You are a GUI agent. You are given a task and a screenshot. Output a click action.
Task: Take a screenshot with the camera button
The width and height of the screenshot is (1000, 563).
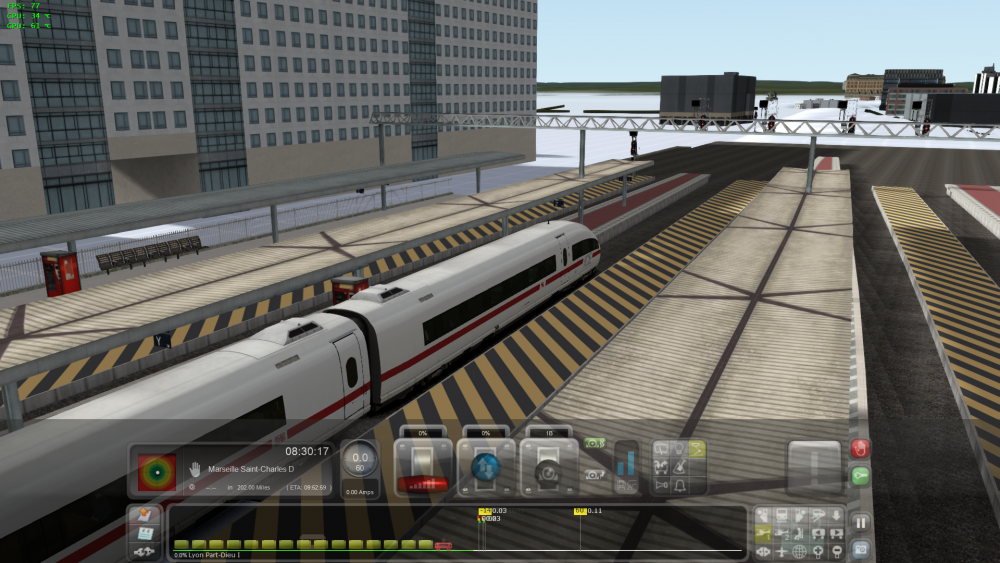pos(859,548)
